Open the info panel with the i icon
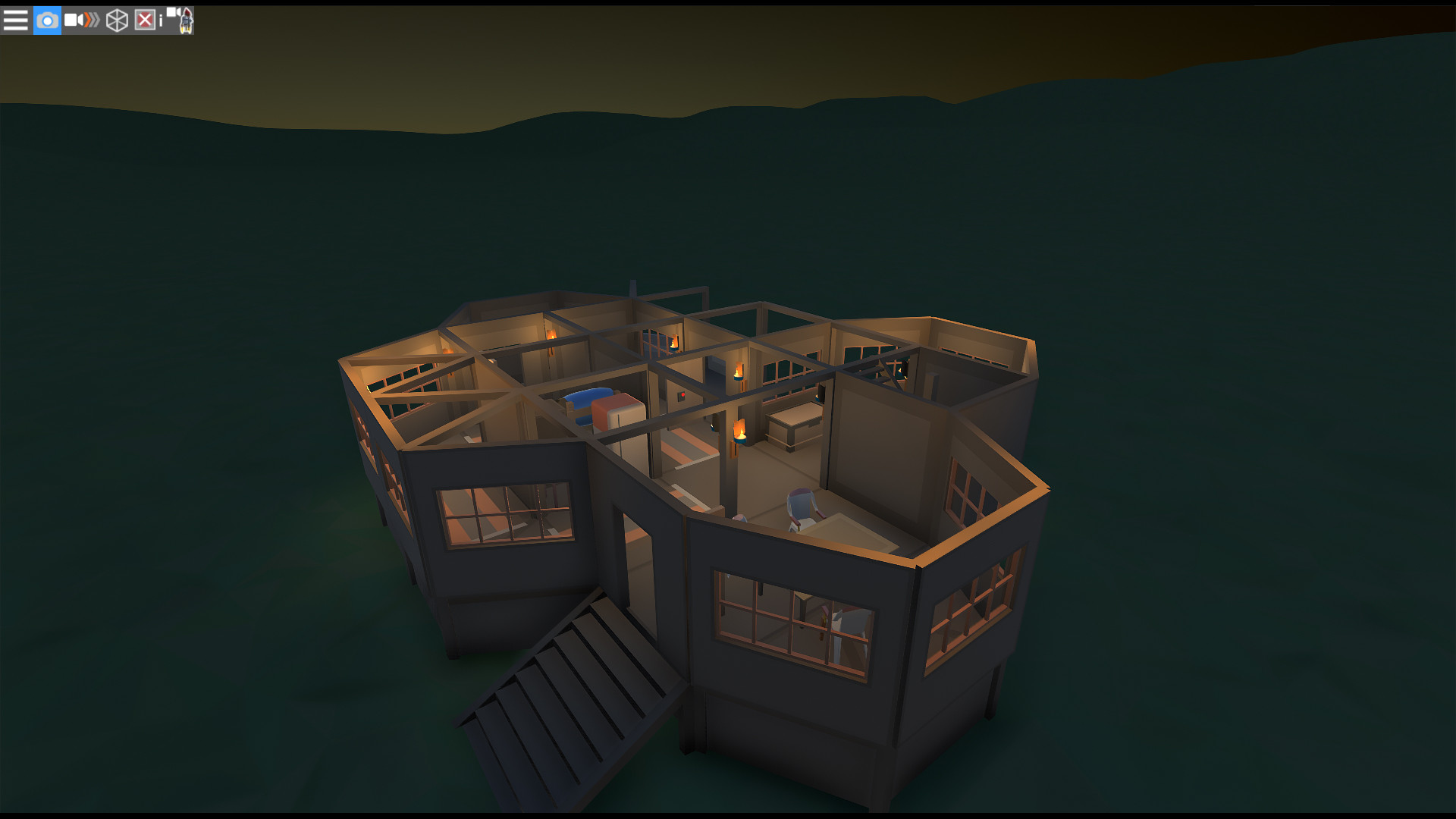This screenshot has height=819, width=1456. (162, 20)
